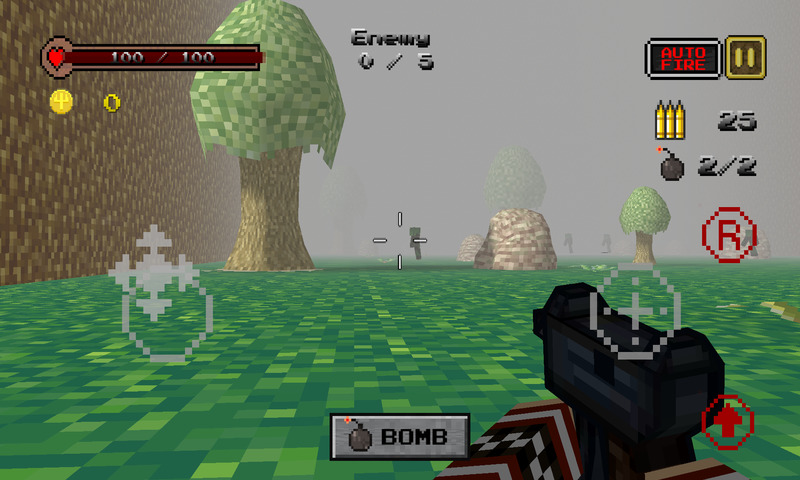This screenshot has height=480, width=800.
Task: Toggle the Auto Fire button
Action: pos(683,58)
